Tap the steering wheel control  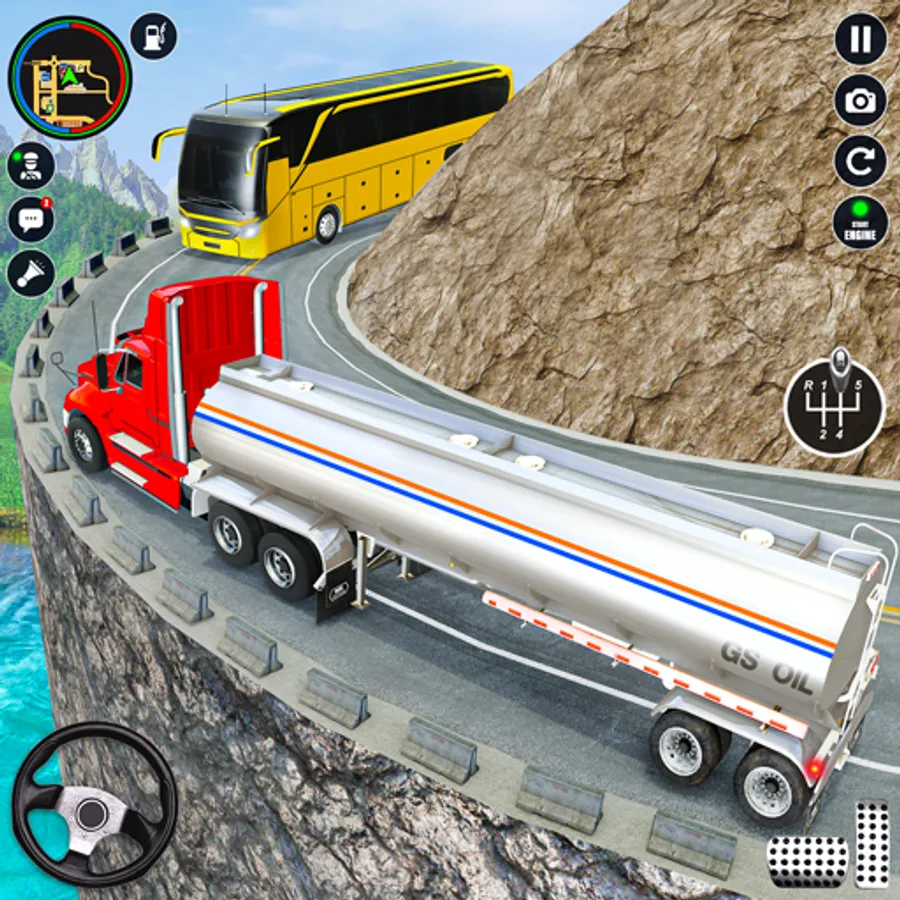(94, 804)
